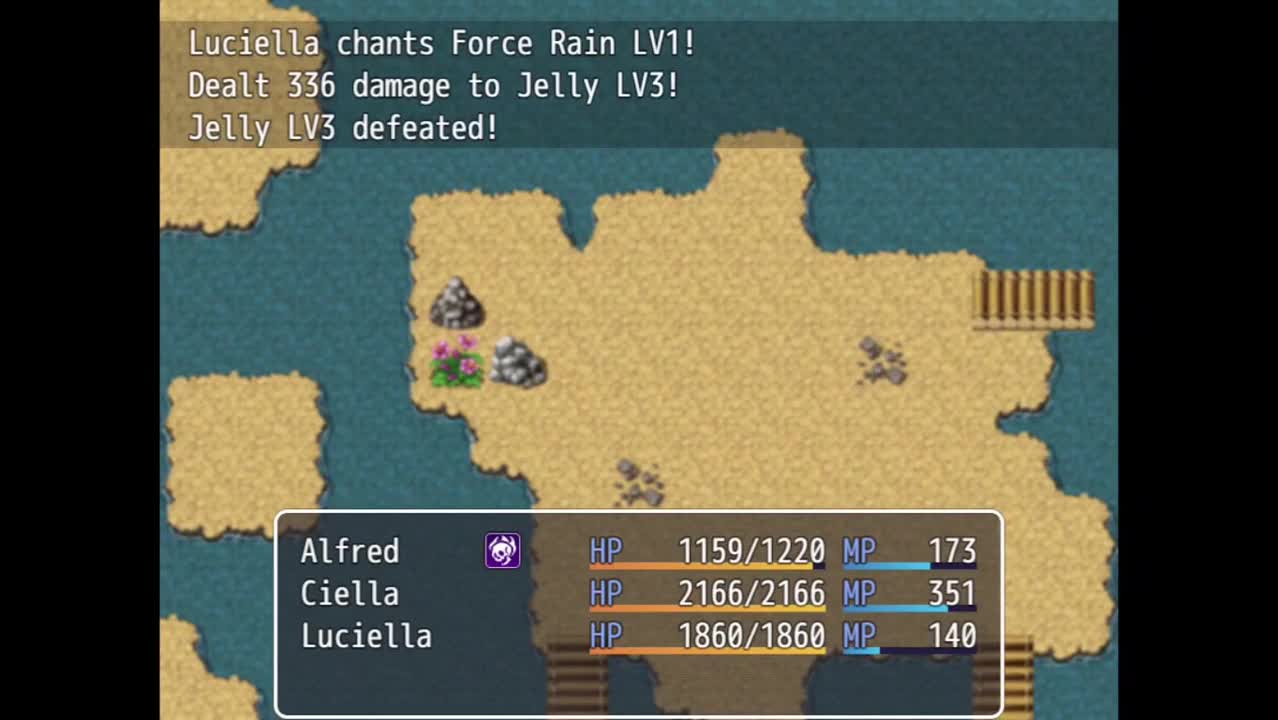
Task: Select Ciella in the party status window
Action: pos(349,594)
